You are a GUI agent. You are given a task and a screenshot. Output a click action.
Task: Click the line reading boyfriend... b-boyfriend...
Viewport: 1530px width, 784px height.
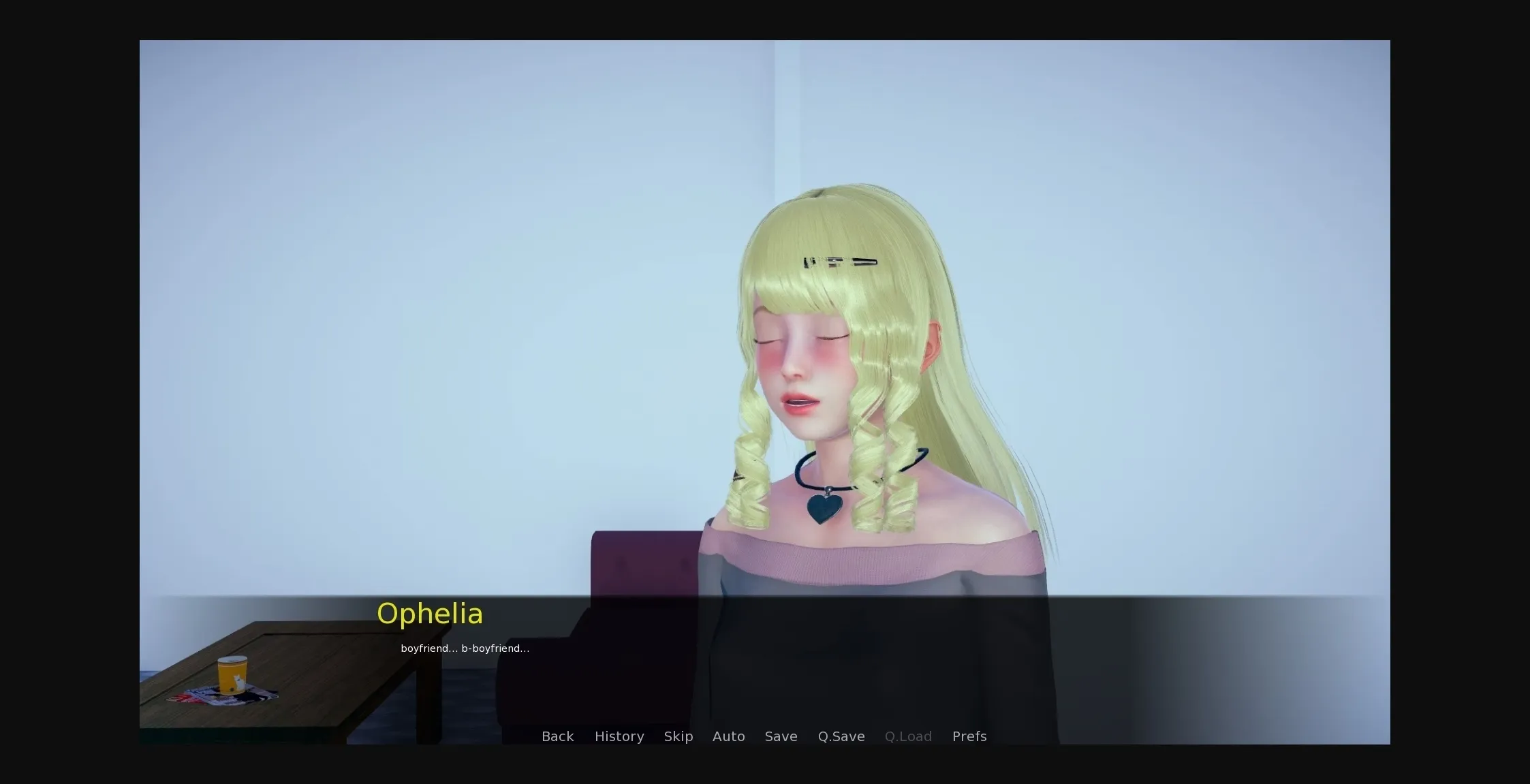(x=464, y=648)
